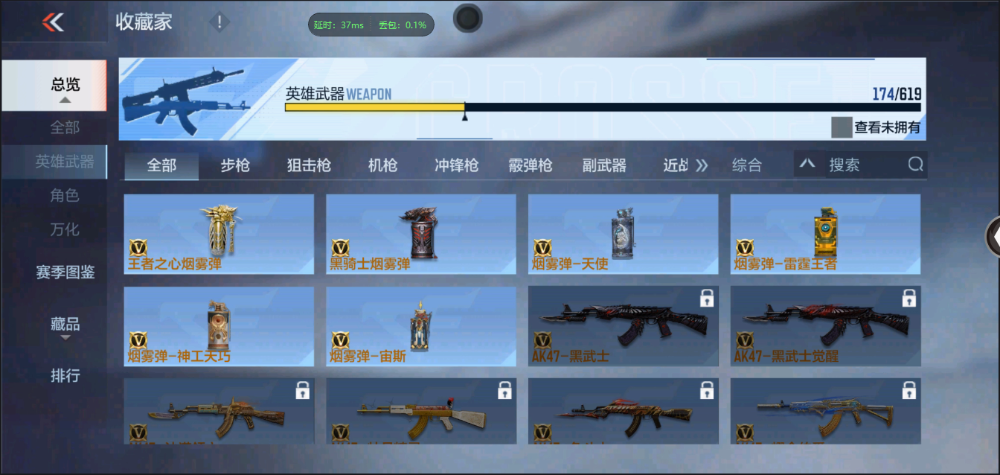Open the 角色 sidebar category
1000x475 pixels.
pyautogui.click(x=65, y=196)
